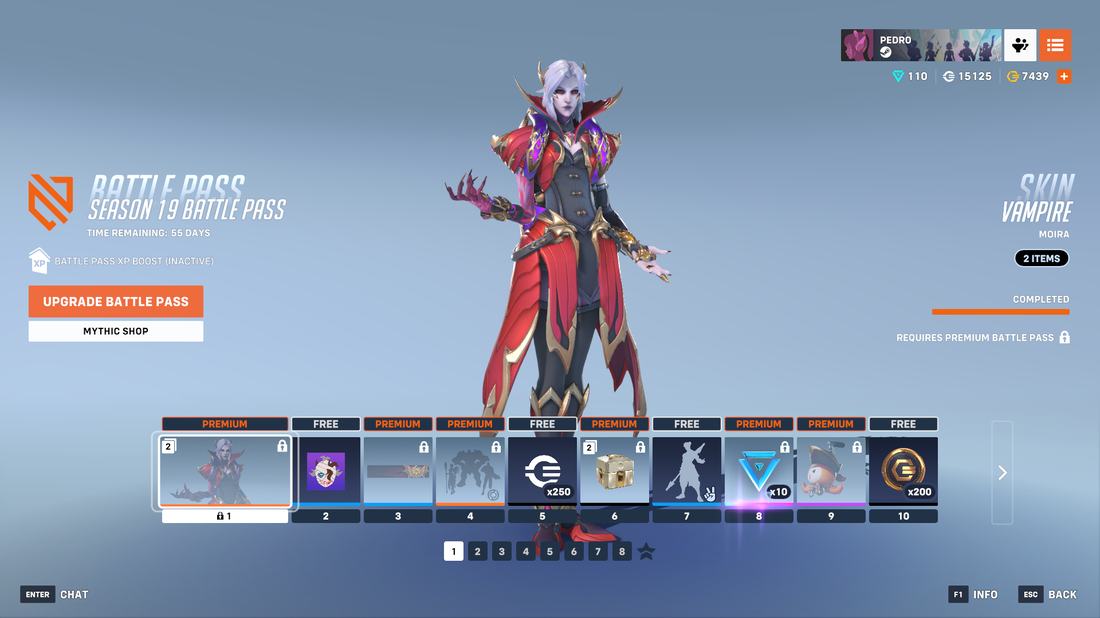Add more Overwatch coins with plus button
1100x618 pixels.
(x=1064, y=76)
